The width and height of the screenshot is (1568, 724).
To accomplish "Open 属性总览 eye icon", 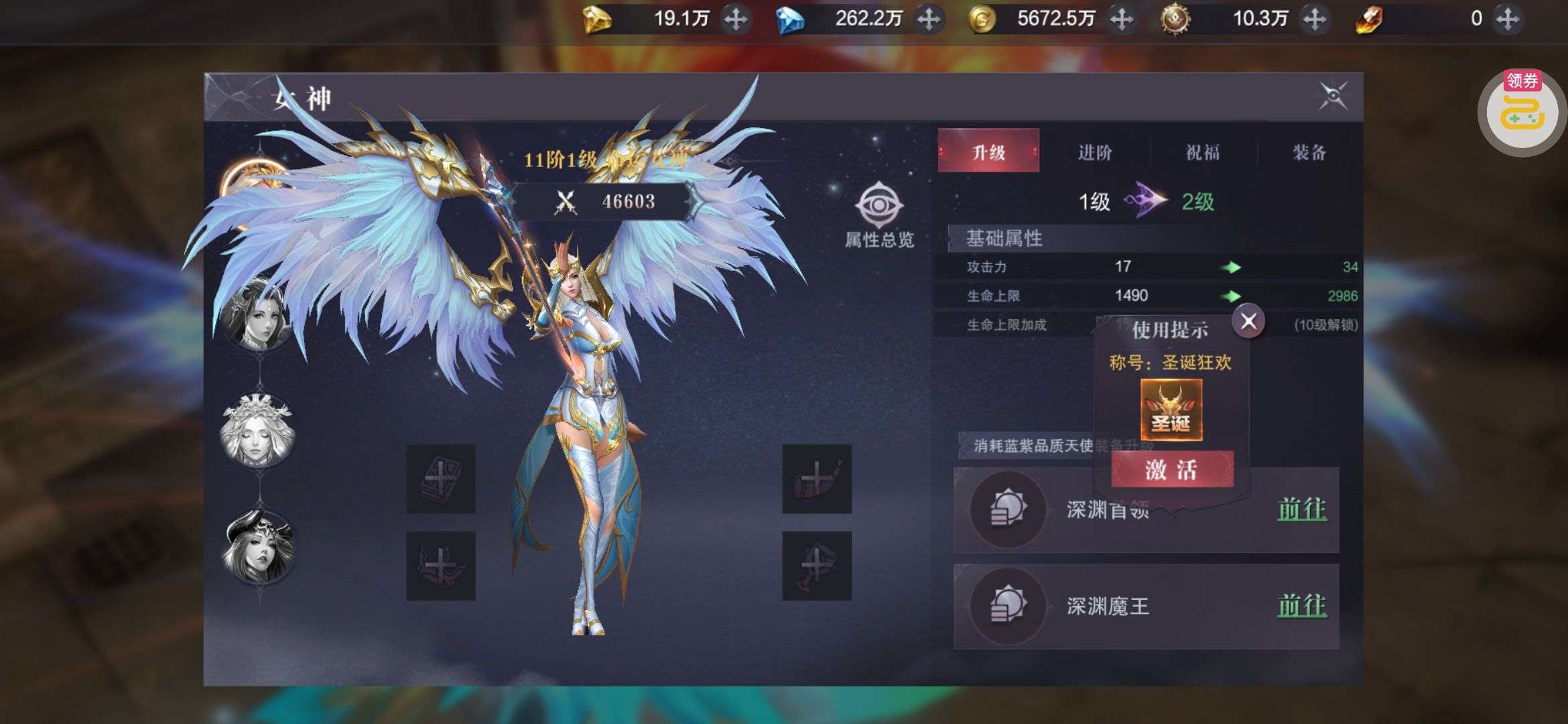I will click(x=879, y=205).
